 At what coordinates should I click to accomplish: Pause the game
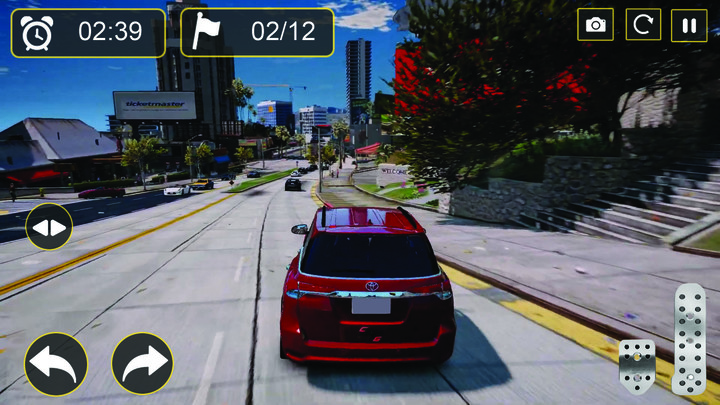tap(689, 25)
